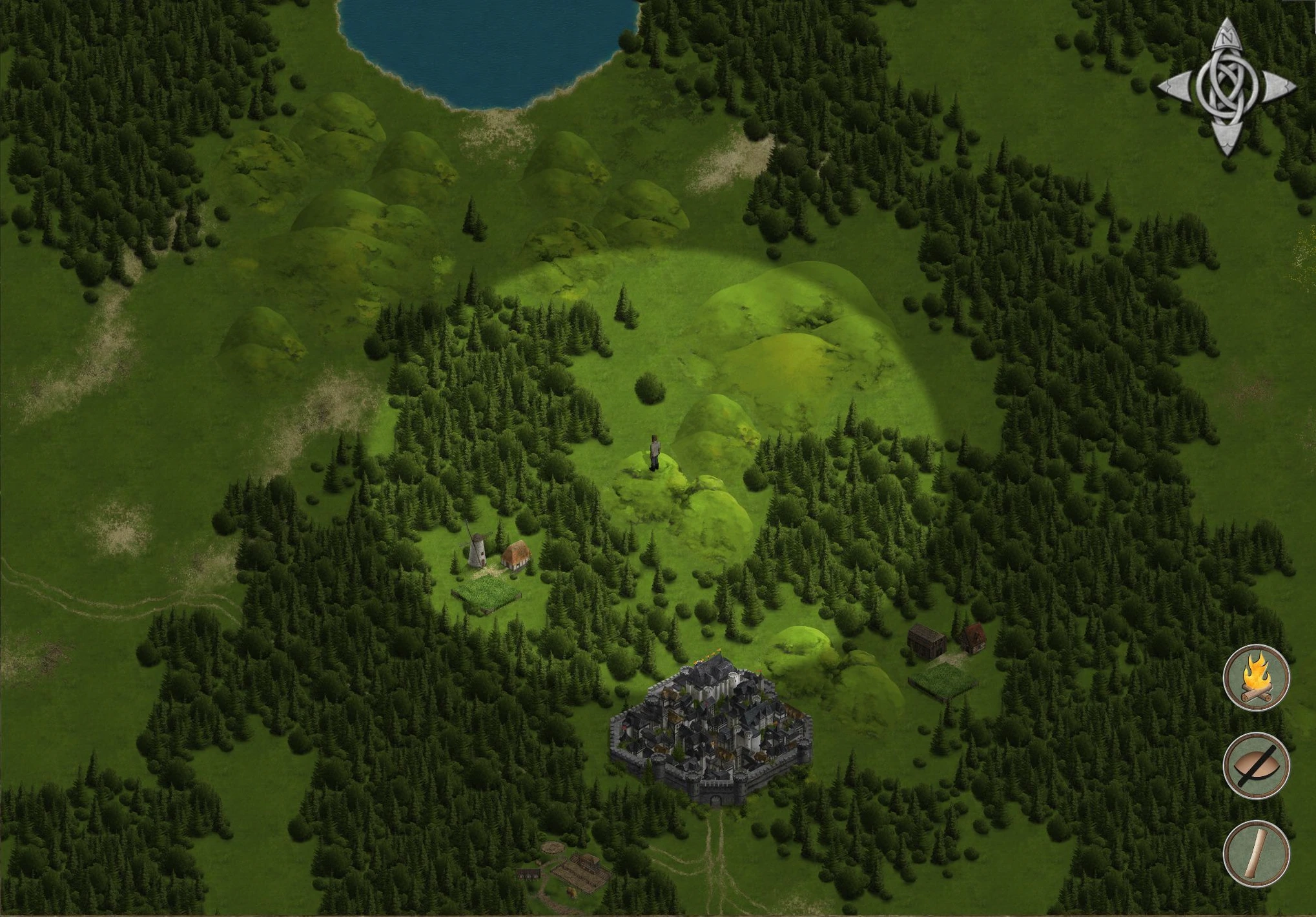Image resolution: width=1316 pixels, height=917 pixels.
Task: Click the compass arrow pointing west
Action: (x=1175, y=87)
